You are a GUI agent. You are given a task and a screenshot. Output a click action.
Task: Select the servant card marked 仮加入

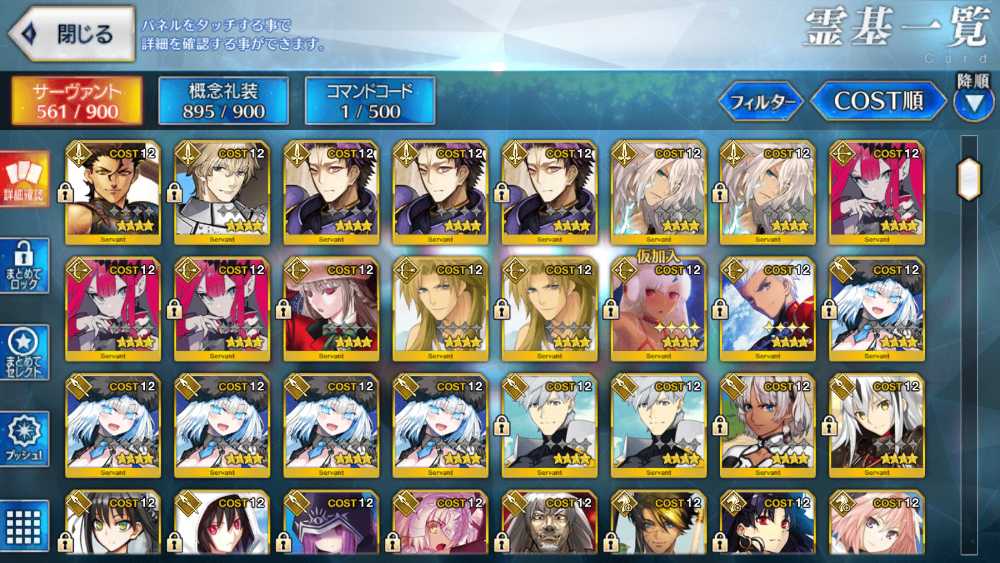658,308
